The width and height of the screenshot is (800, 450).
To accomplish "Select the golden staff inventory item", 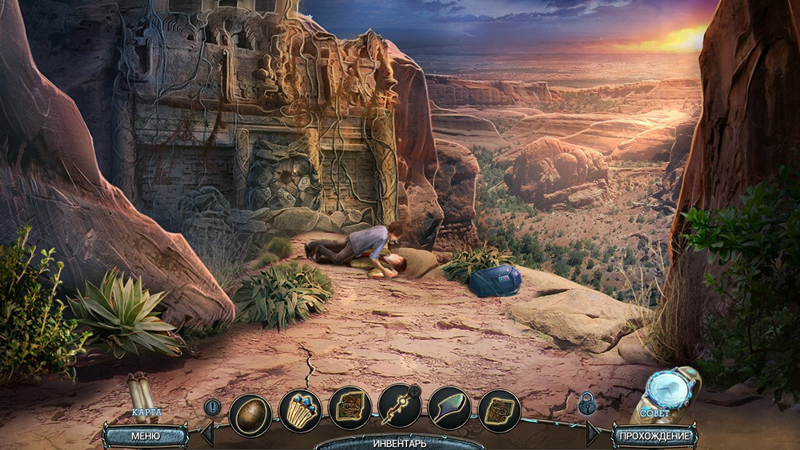I will click(400, 408).
